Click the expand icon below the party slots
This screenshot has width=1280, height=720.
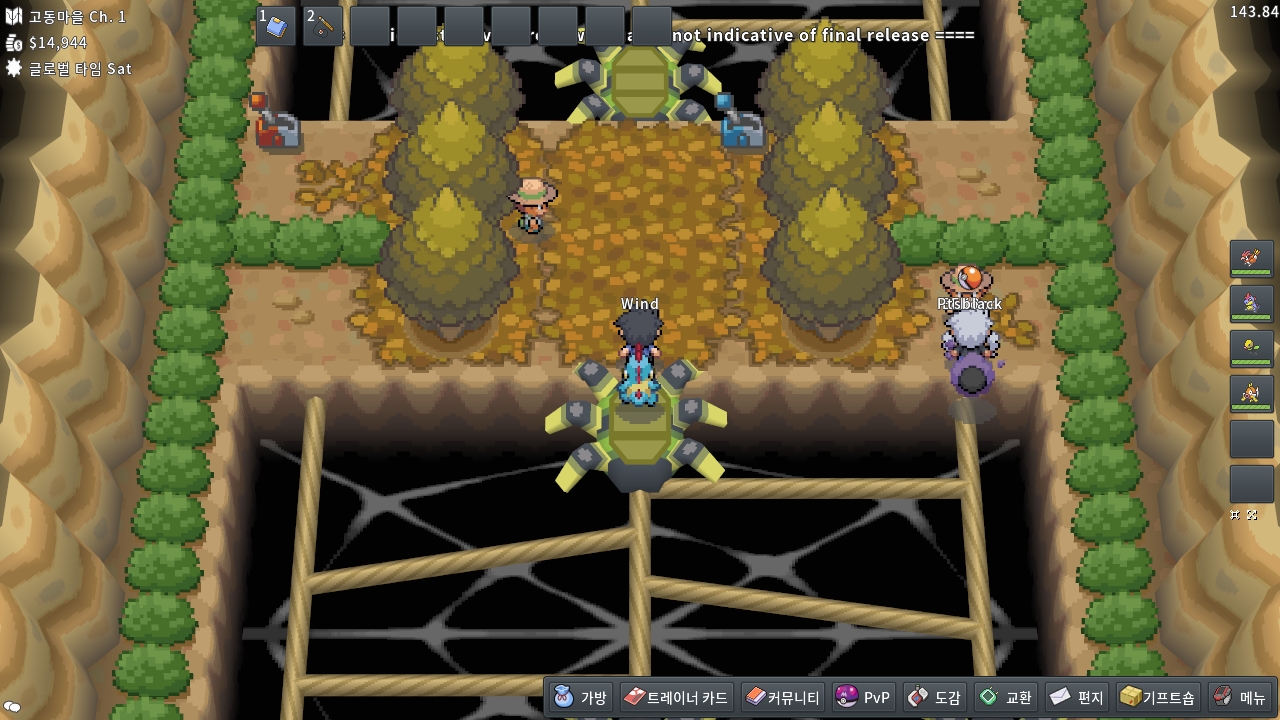tap(1252, 515)
